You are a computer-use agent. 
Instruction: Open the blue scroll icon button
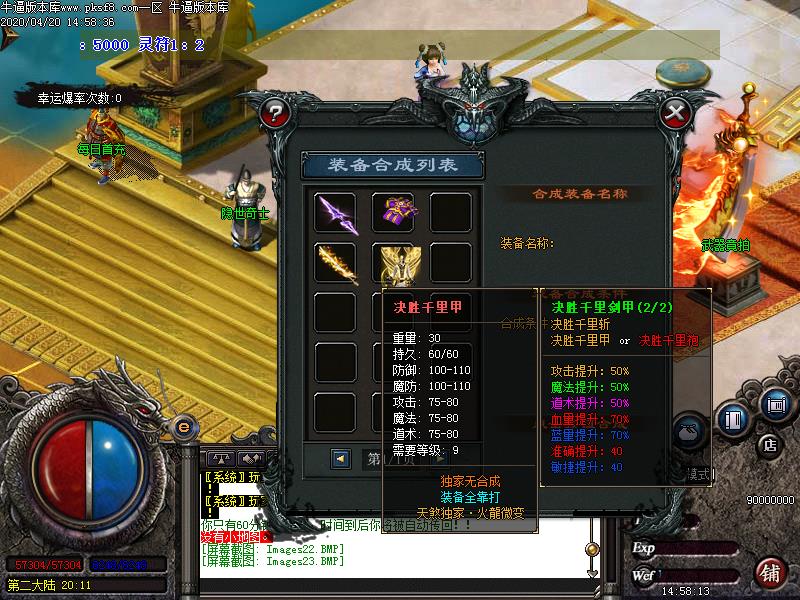(774, 404)
